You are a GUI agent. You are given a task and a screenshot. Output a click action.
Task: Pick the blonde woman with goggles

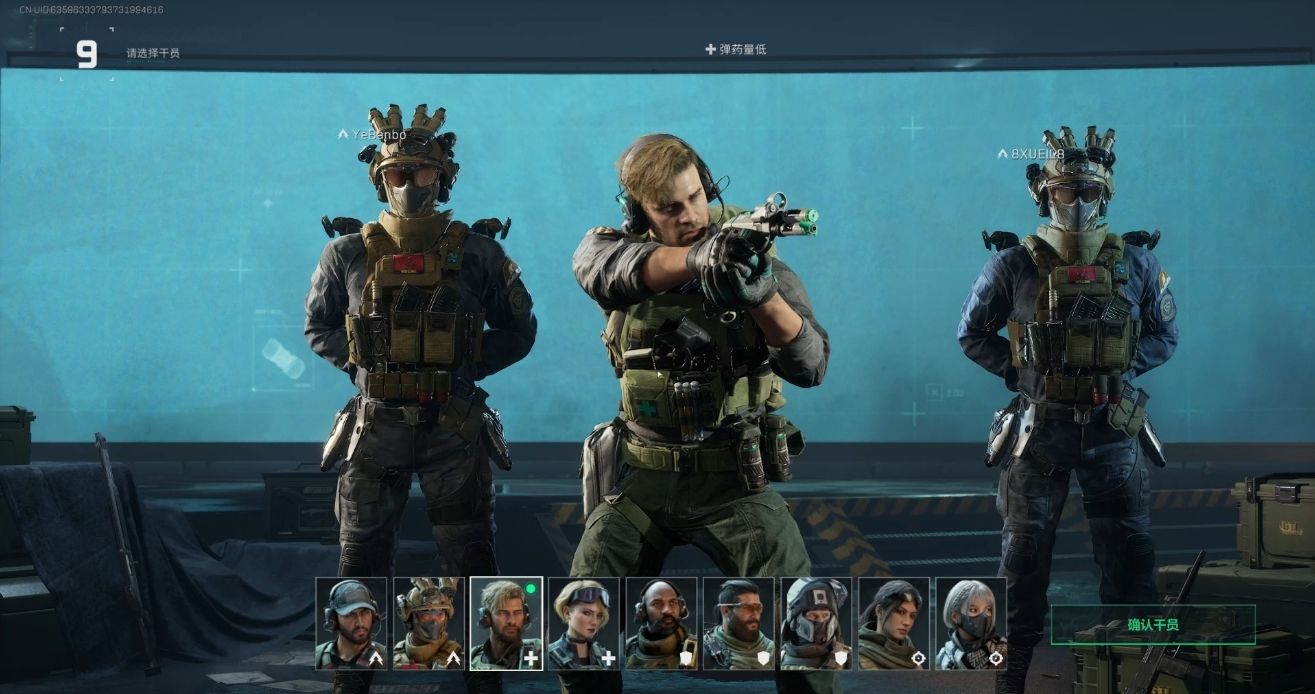[584, 623]
